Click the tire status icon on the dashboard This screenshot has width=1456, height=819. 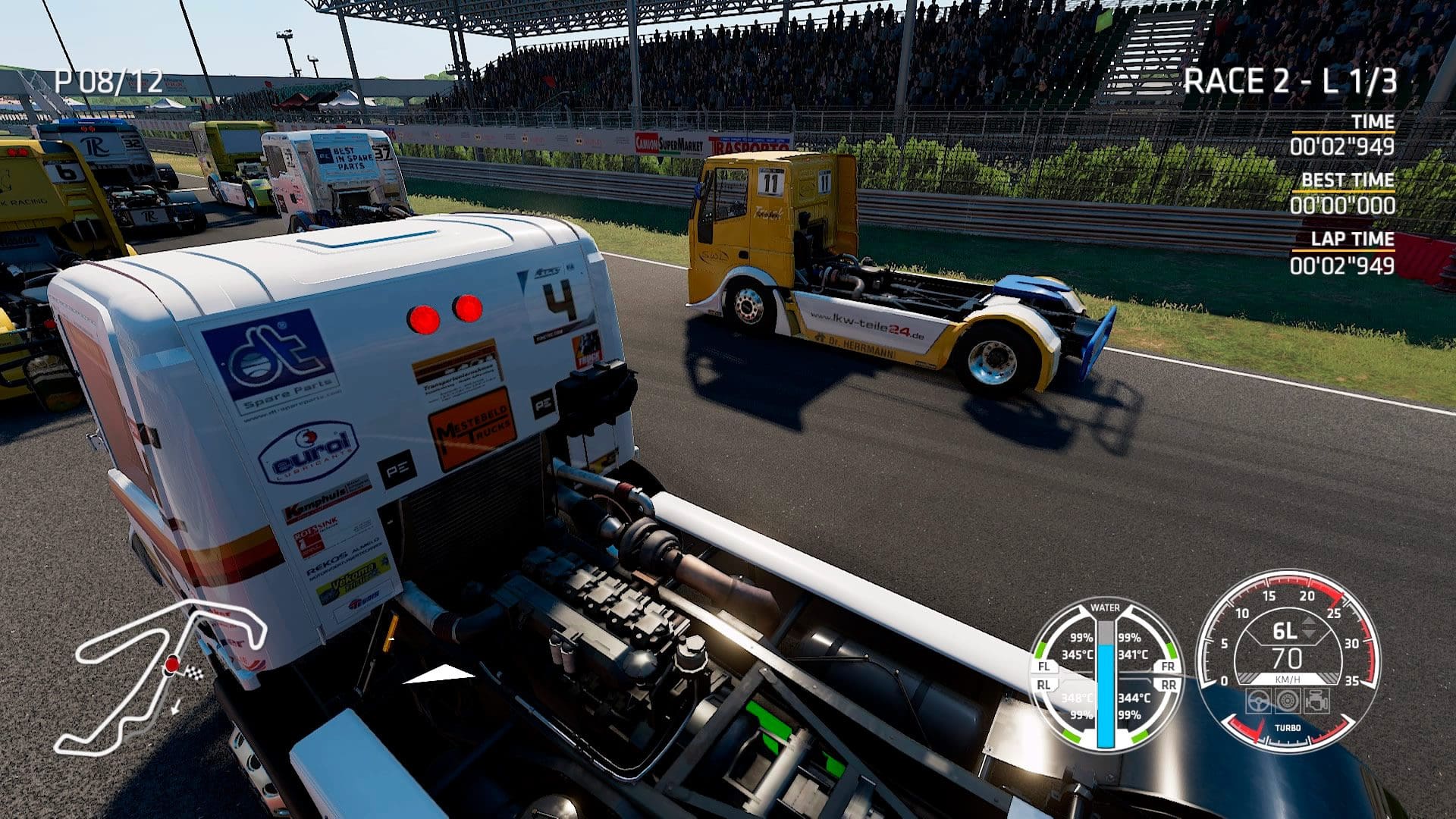[1287, 701]
